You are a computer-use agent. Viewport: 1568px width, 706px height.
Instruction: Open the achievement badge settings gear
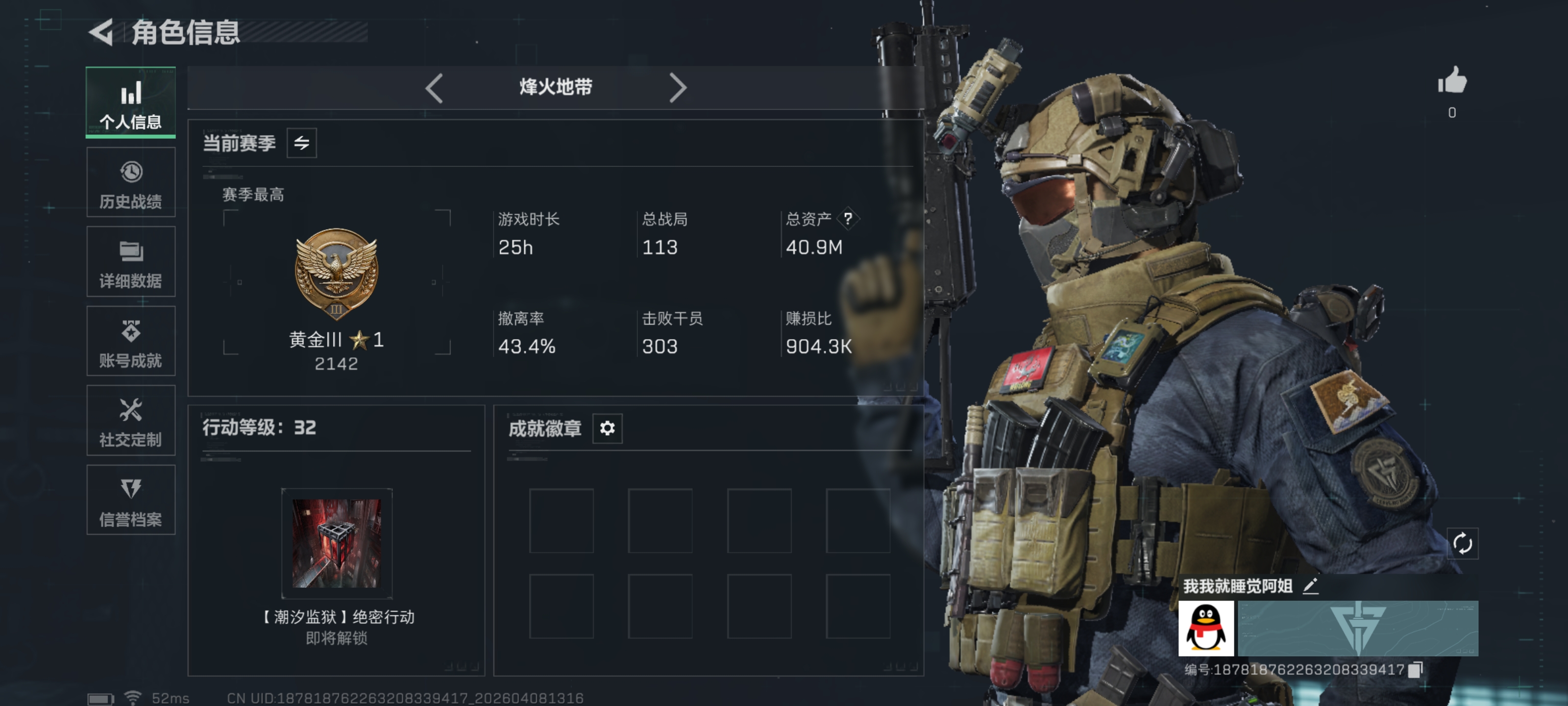tap(606, 429)
